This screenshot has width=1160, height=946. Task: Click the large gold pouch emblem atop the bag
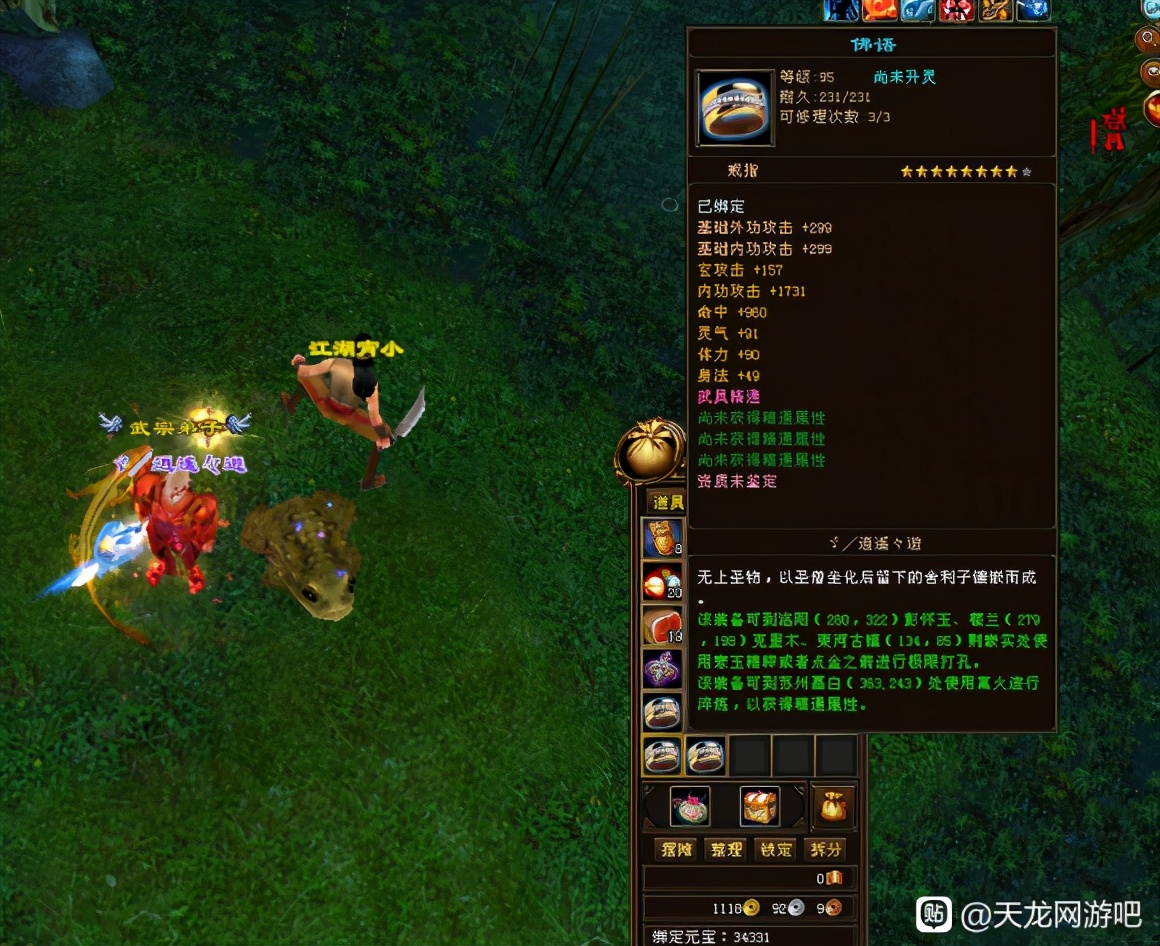651,456
